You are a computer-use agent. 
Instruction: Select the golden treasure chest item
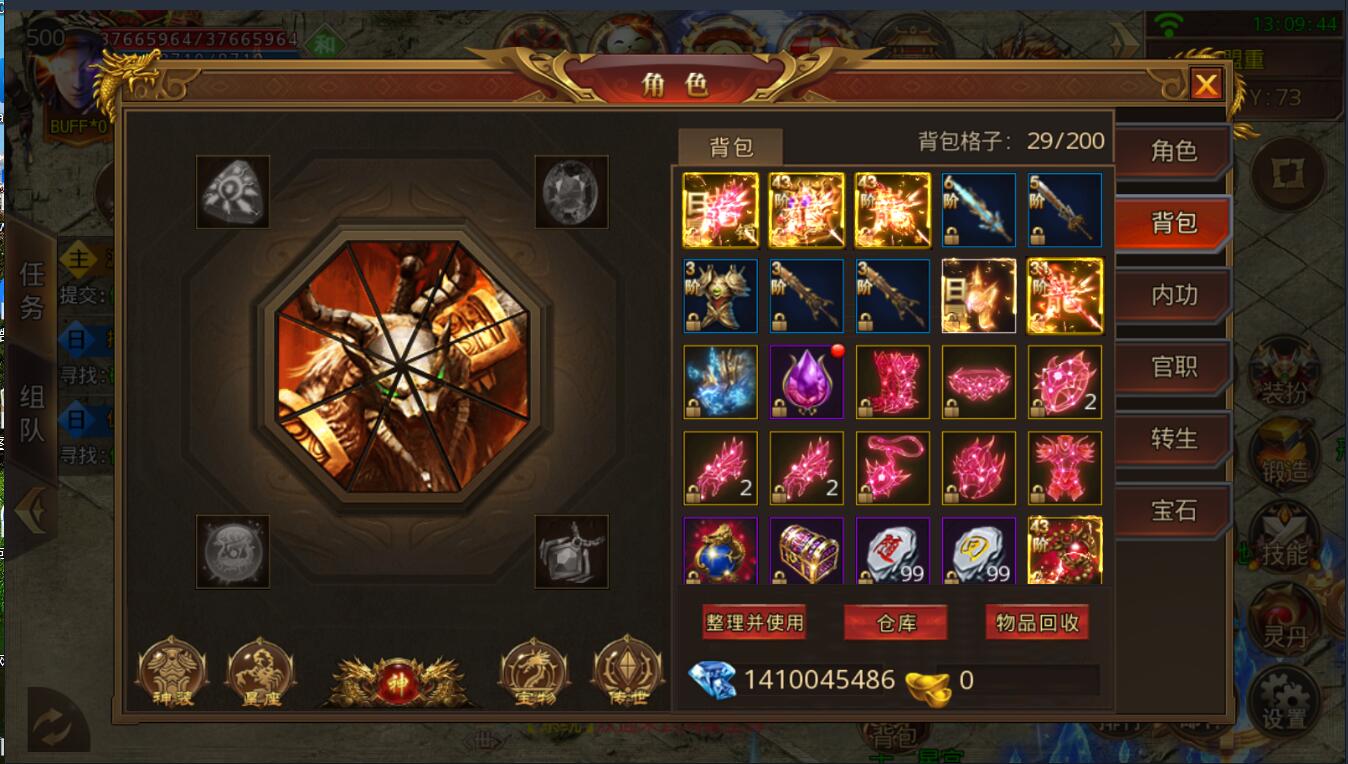click(806, 551)
